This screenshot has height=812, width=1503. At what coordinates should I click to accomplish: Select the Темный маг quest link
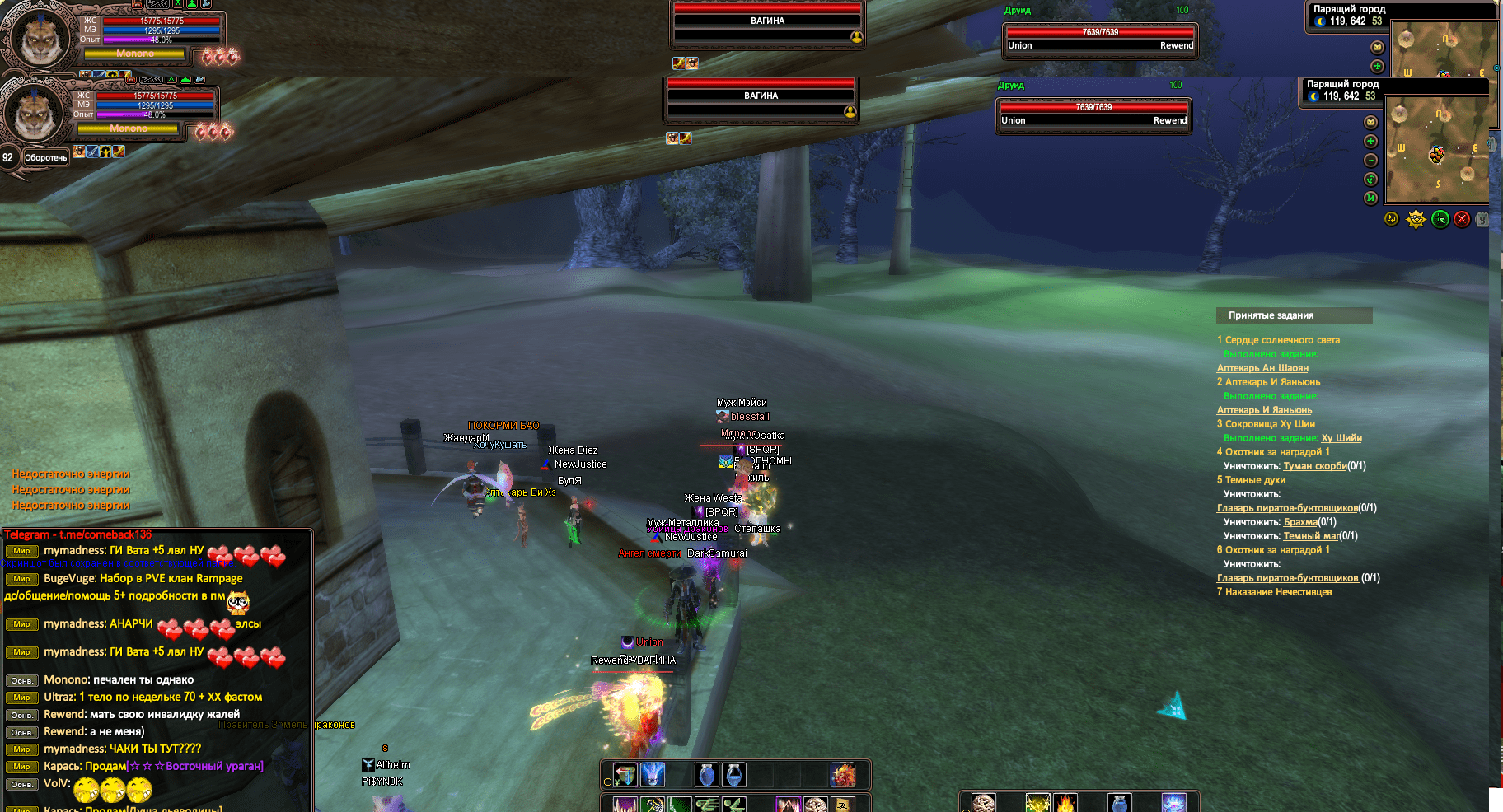[1310, 536]
